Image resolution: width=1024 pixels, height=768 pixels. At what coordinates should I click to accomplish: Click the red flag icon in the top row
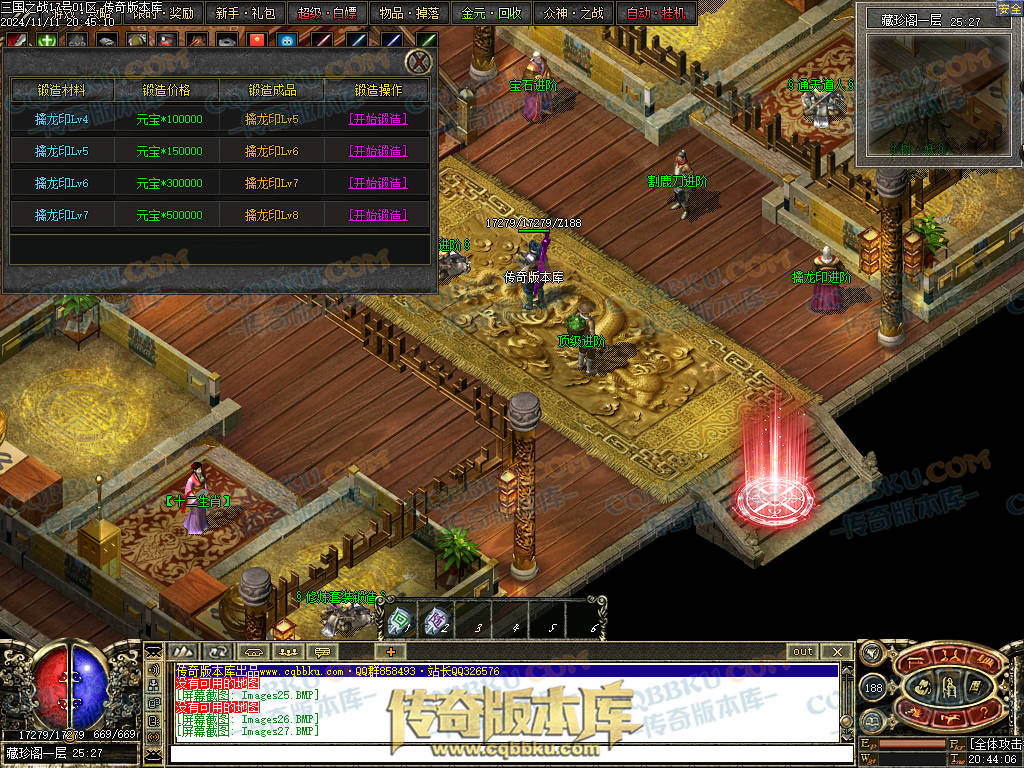pyautogui.click(x=257, y=41)
